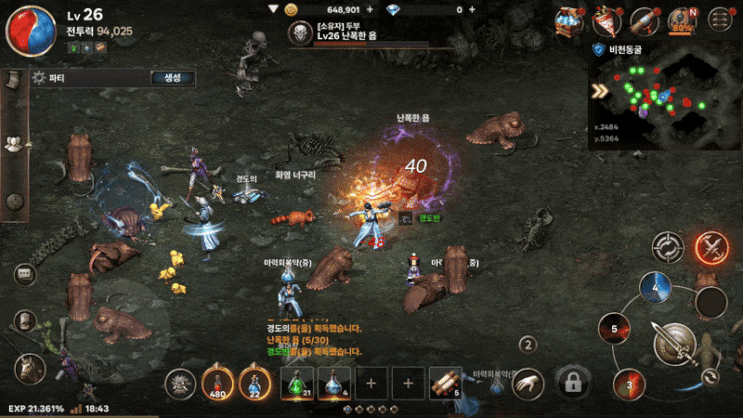
Task: Click the party 생성 (create) button
Action: (x=172, y=78)
